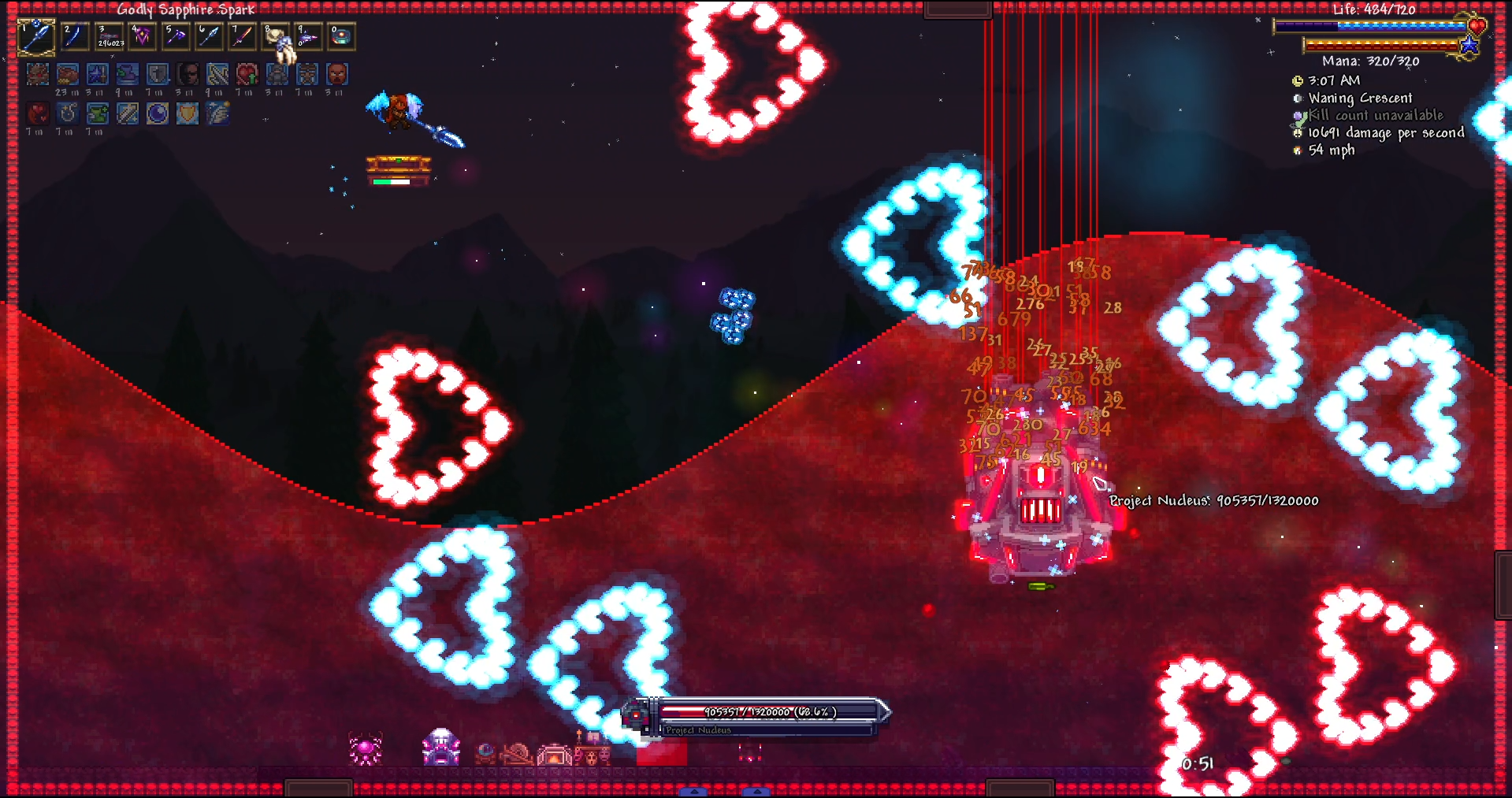Click the white wing buff icon

tap(217, 114)
